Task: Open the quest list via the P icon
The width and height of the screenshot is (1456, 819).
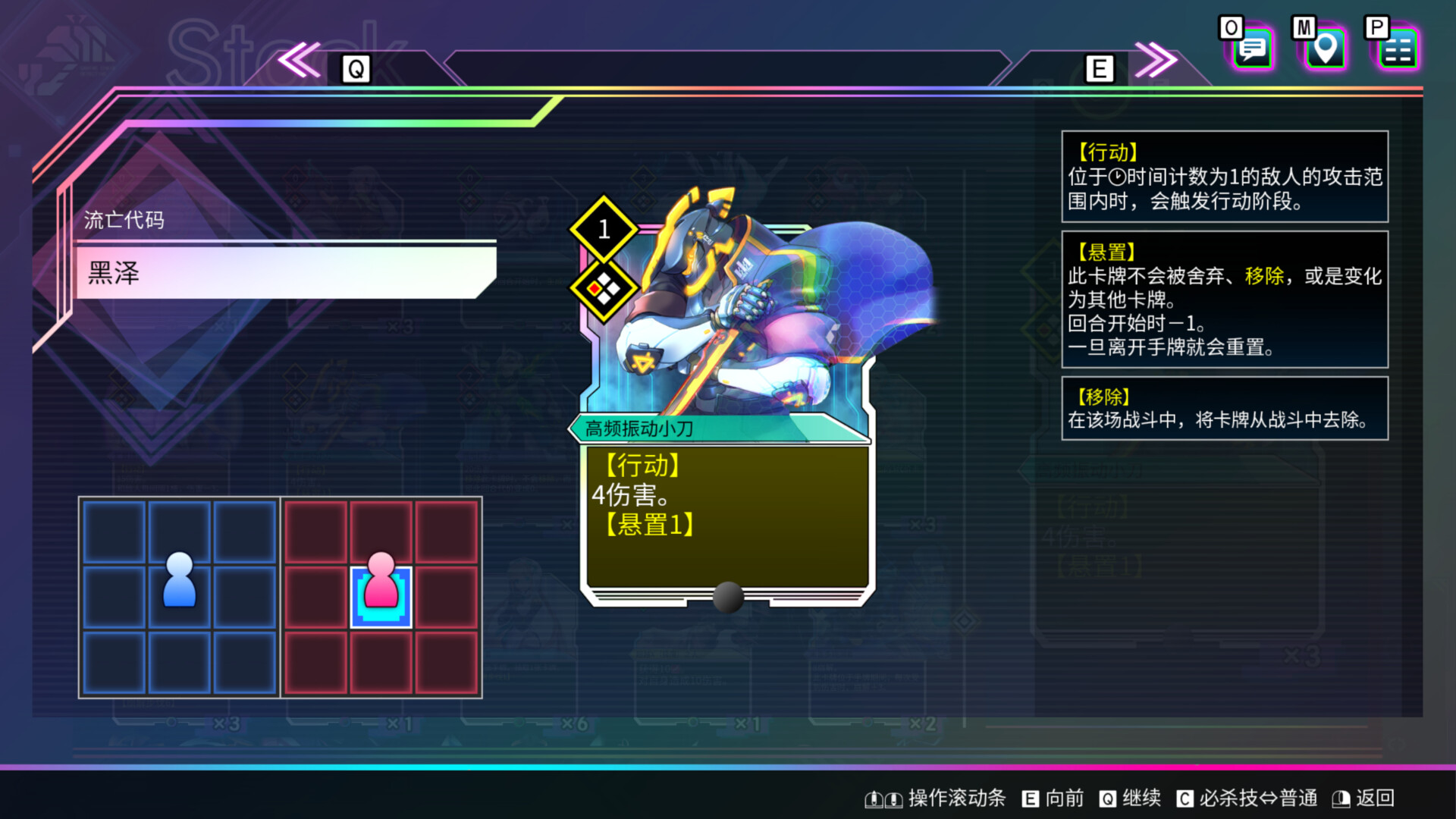Action: 1398,48
